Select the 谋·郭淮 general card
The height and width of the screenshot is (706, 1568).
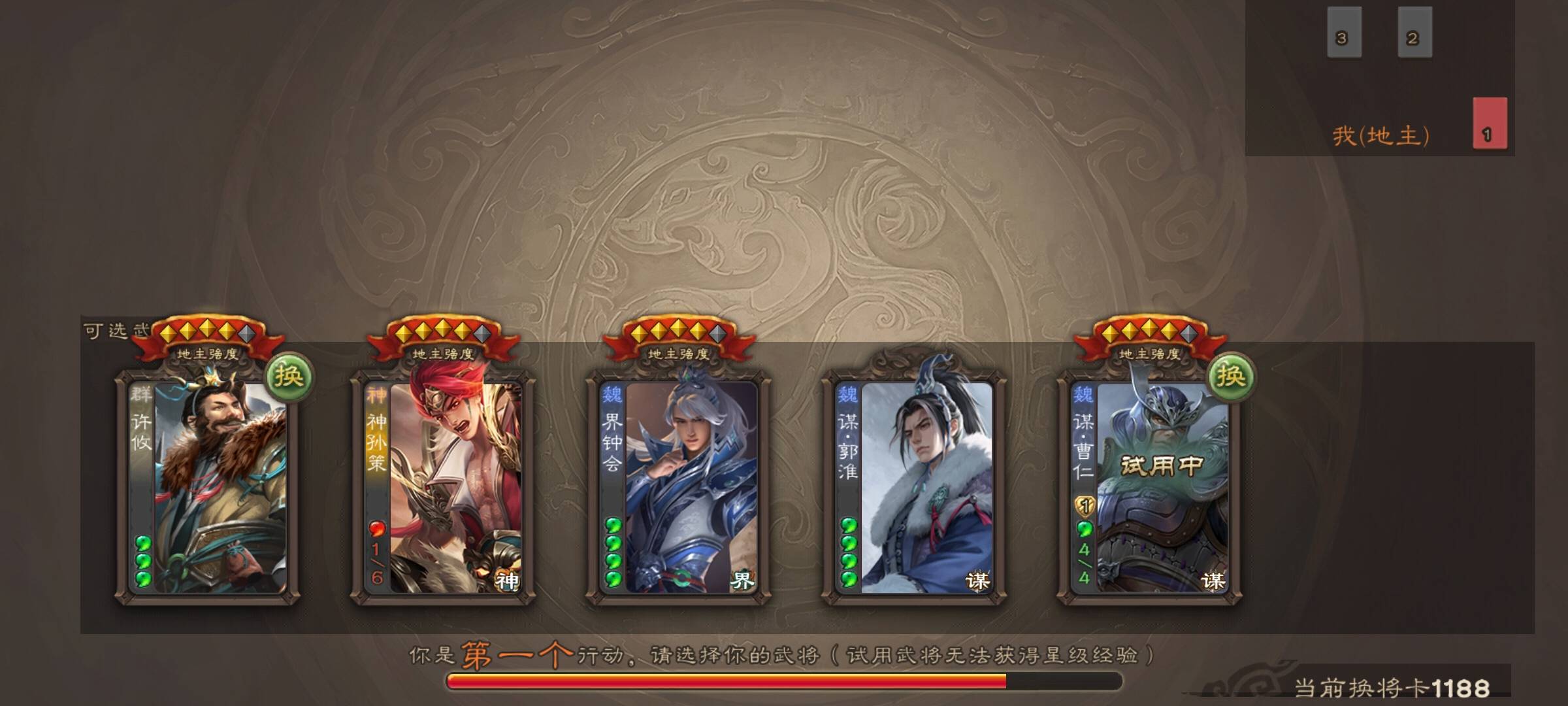point(914,487)
